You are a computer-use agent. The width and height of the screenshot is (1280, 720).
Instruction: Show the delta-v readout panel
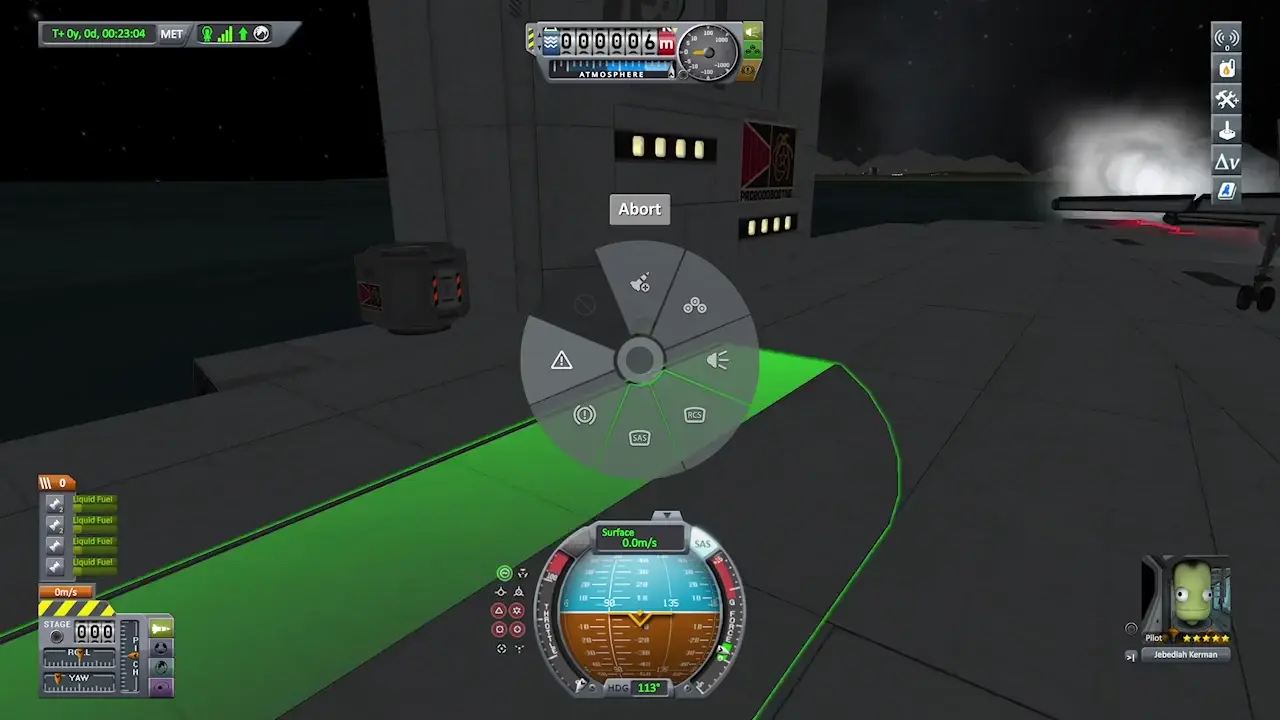[1226, 161]
